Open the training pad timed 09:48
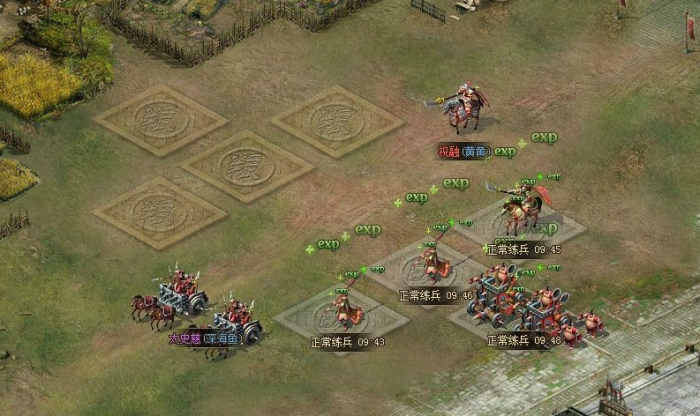The height and width of the screenshot is (416, 700). coord(519,312)
